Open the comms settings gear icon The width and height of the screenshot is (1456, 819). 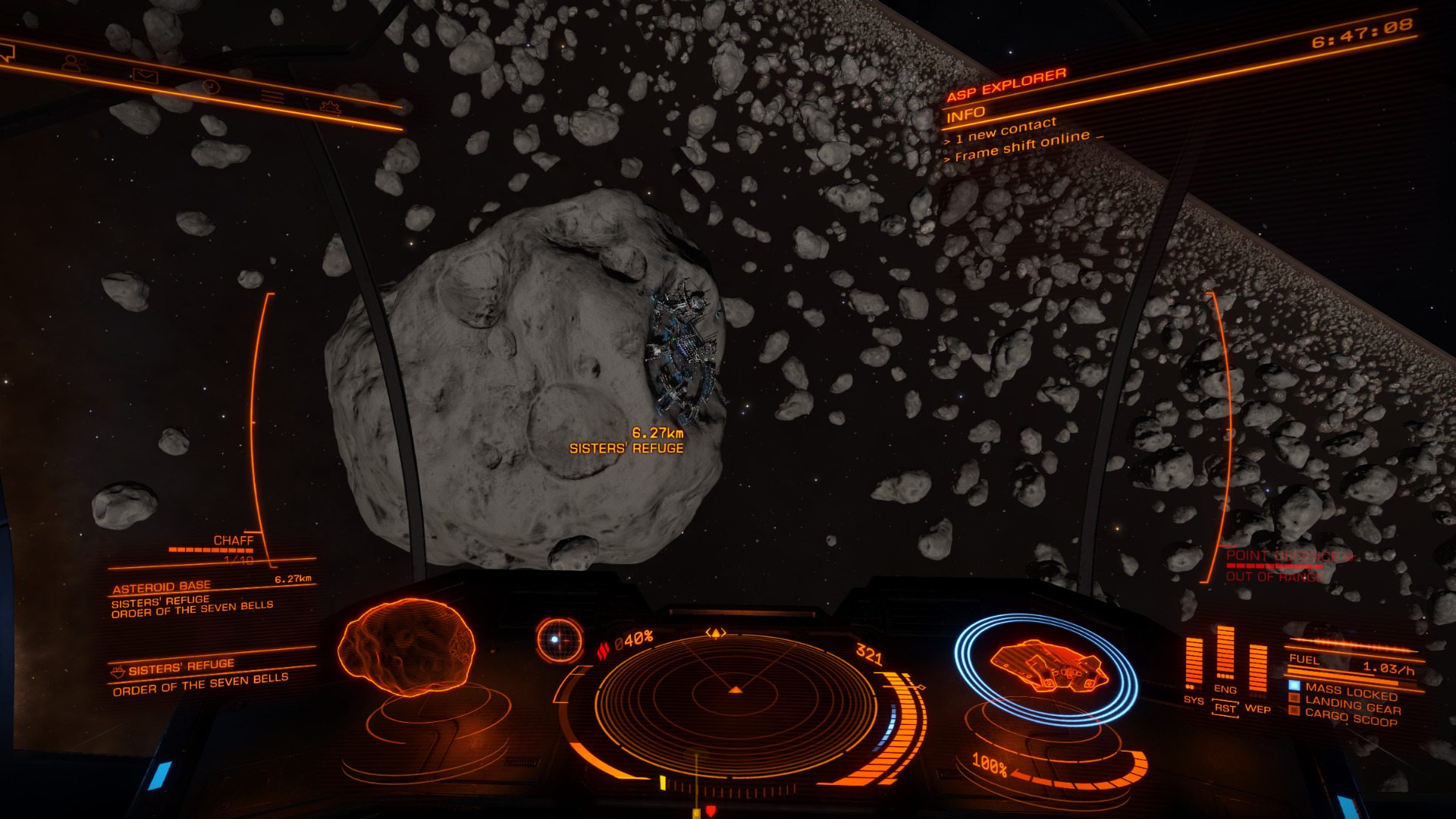[x=330, y=108]
